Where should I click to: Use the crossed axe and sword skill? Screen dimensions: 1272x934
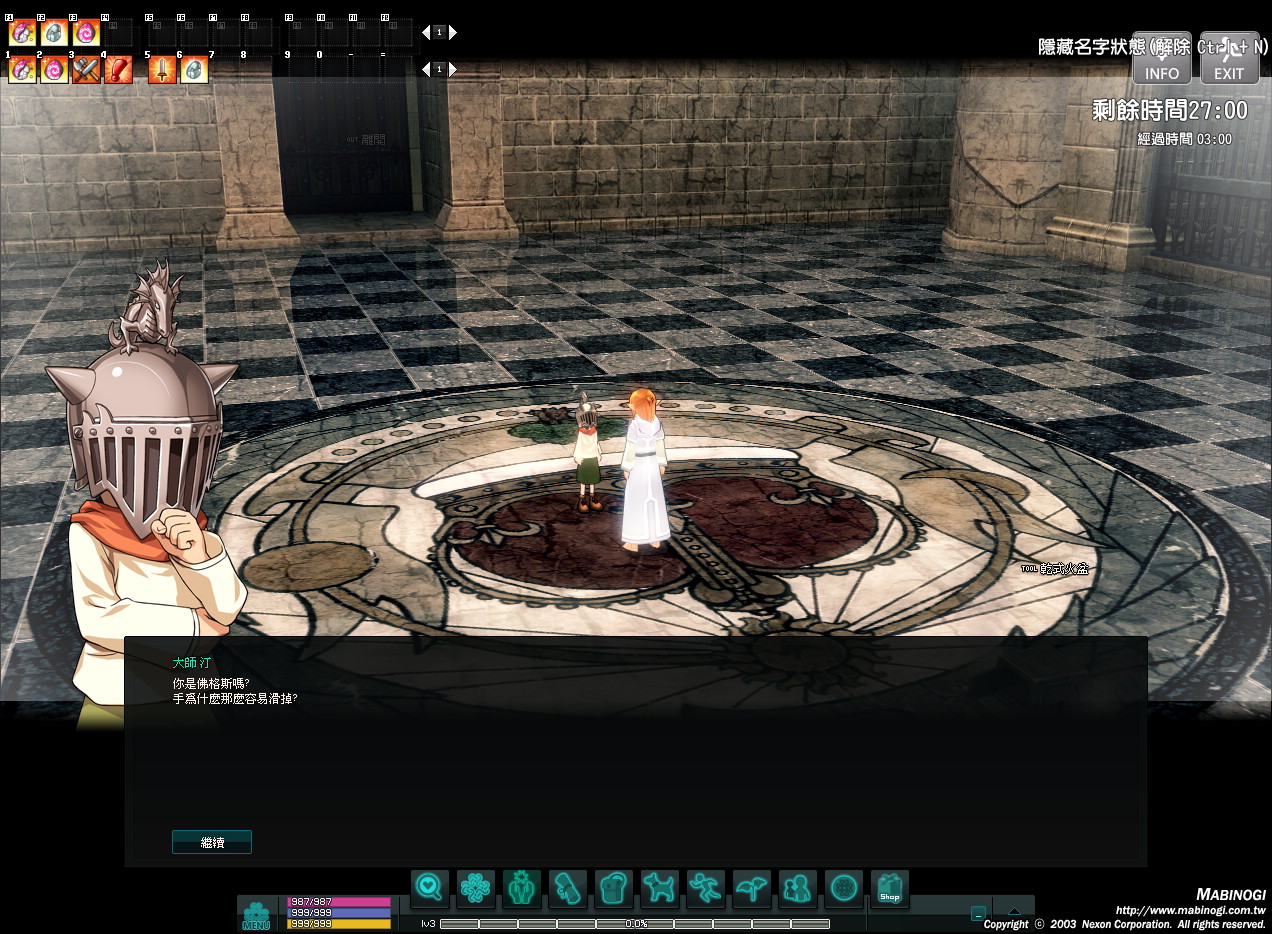(86, 70)
